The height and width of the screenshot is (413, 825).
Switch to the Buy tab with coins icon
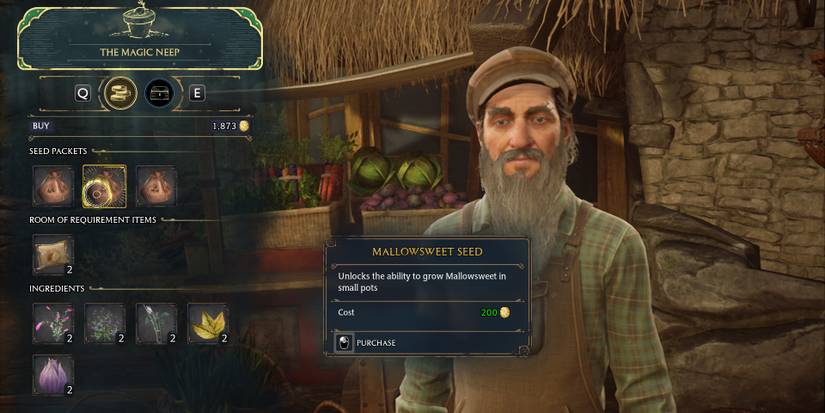point(120,92)
